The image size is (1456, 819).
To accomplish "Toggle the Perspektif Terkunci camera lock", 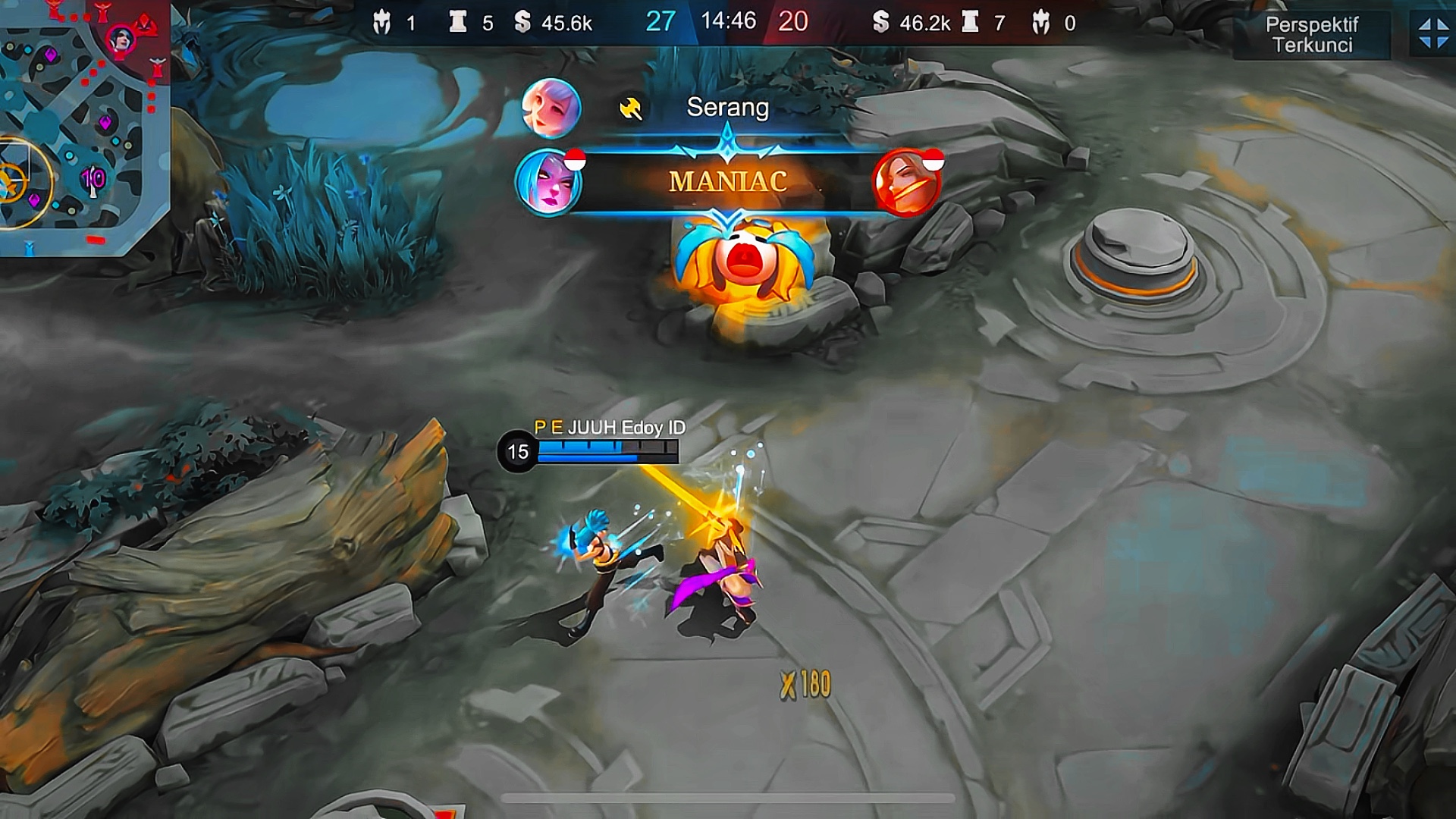I will pos(1312,35).
